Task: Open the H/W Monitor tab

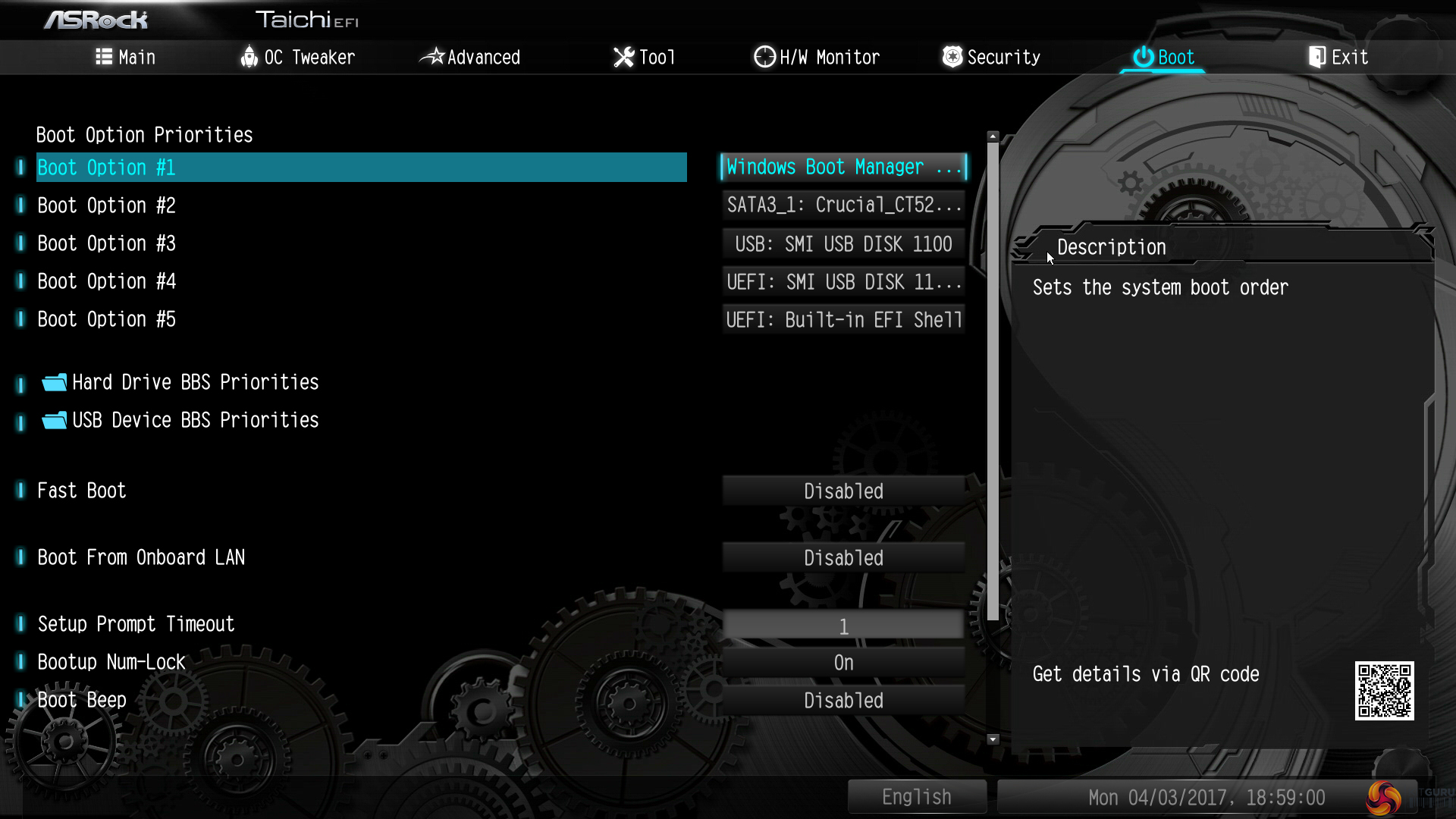Action: point(817,57)
